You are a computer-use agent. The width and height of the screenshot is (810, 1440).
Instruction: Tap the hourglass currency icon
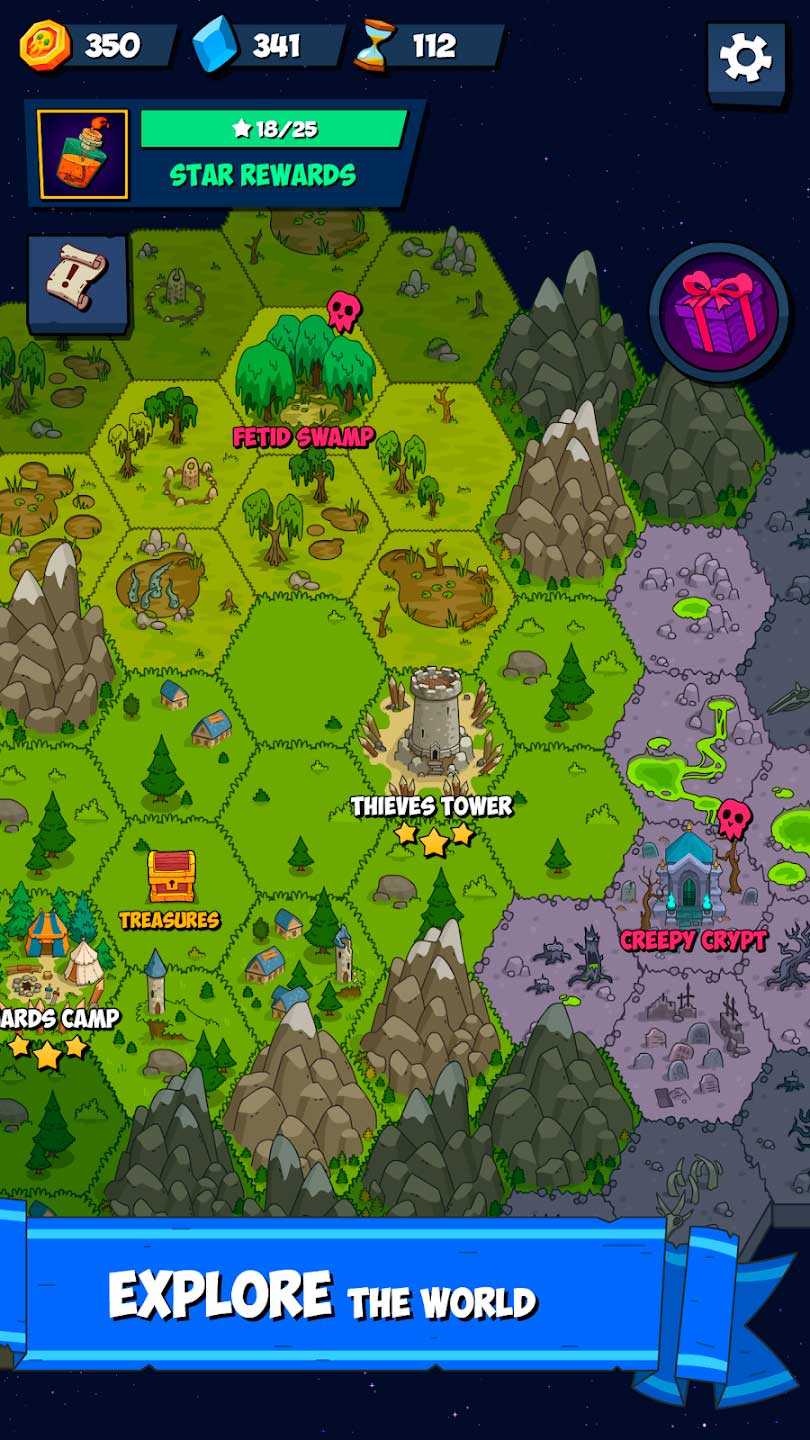coord(374,46)
